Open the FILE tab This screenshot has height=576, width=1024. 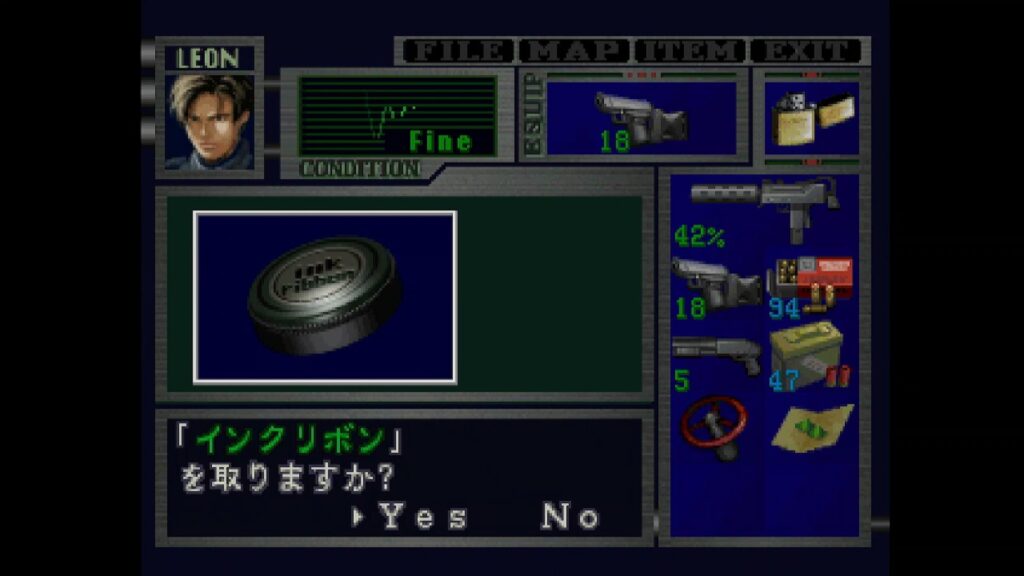click(456, 51)
